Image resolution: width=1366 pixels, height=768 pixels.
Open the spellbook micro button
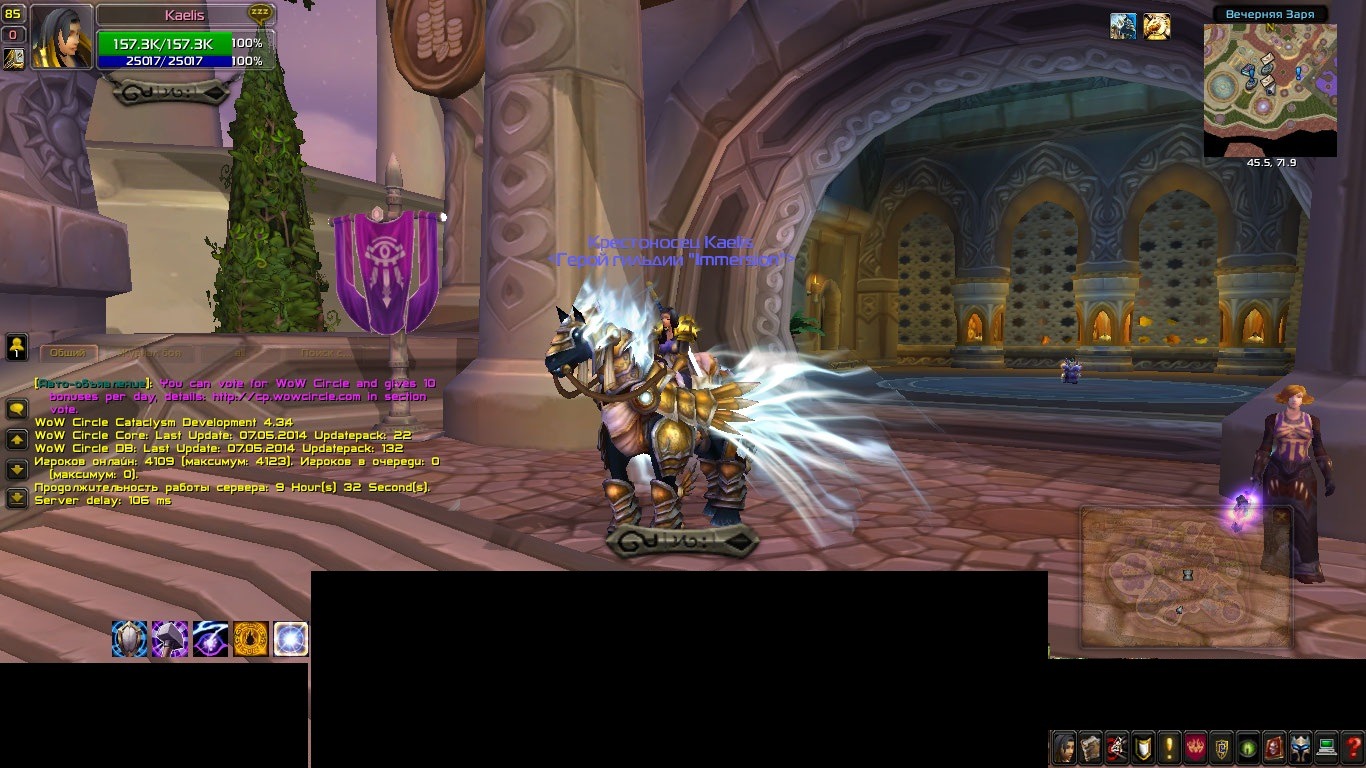(x=1090, y=747)
